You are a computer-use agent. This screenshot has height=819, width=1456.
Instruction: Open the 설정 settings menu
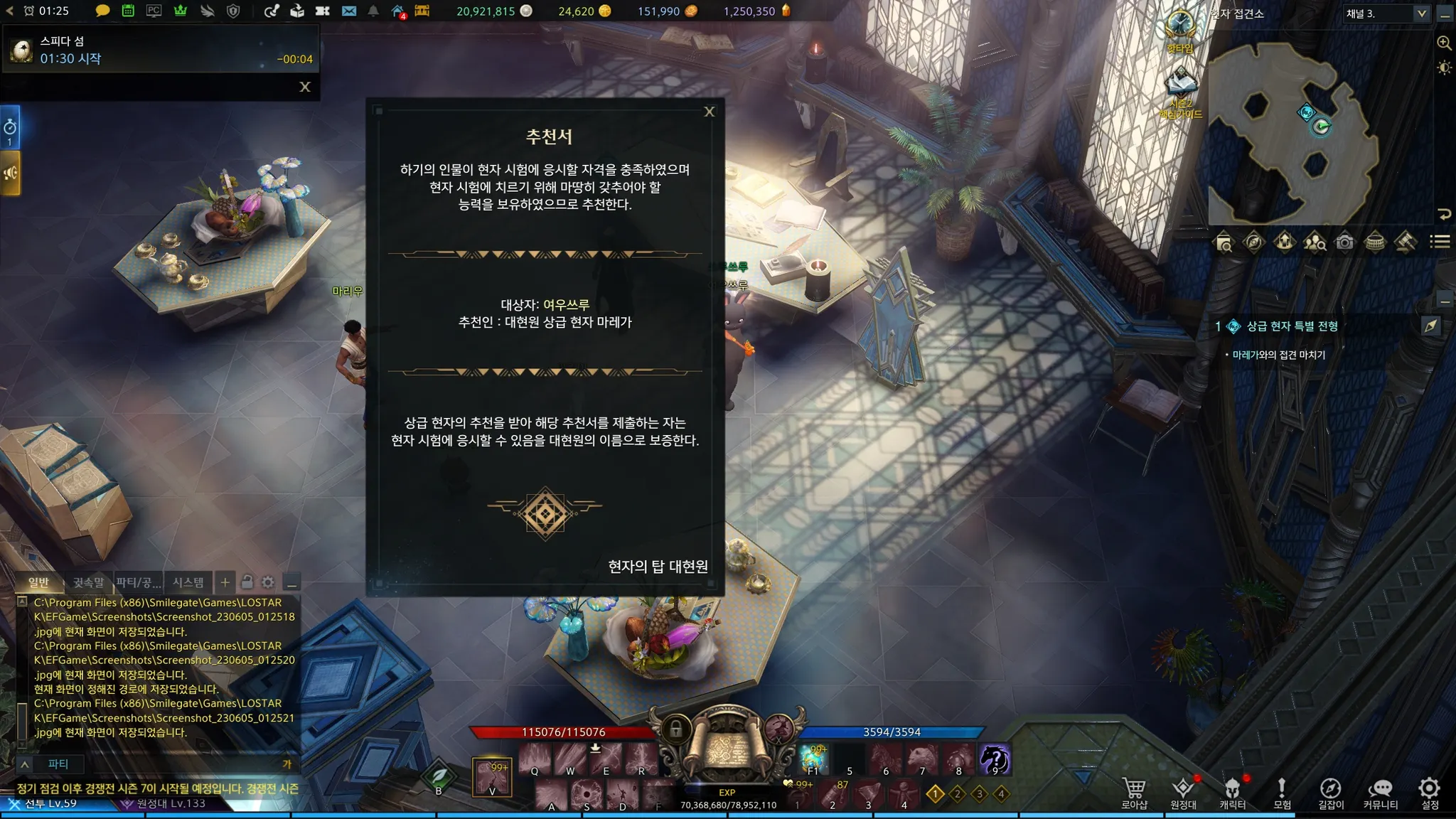(1429, 793)
